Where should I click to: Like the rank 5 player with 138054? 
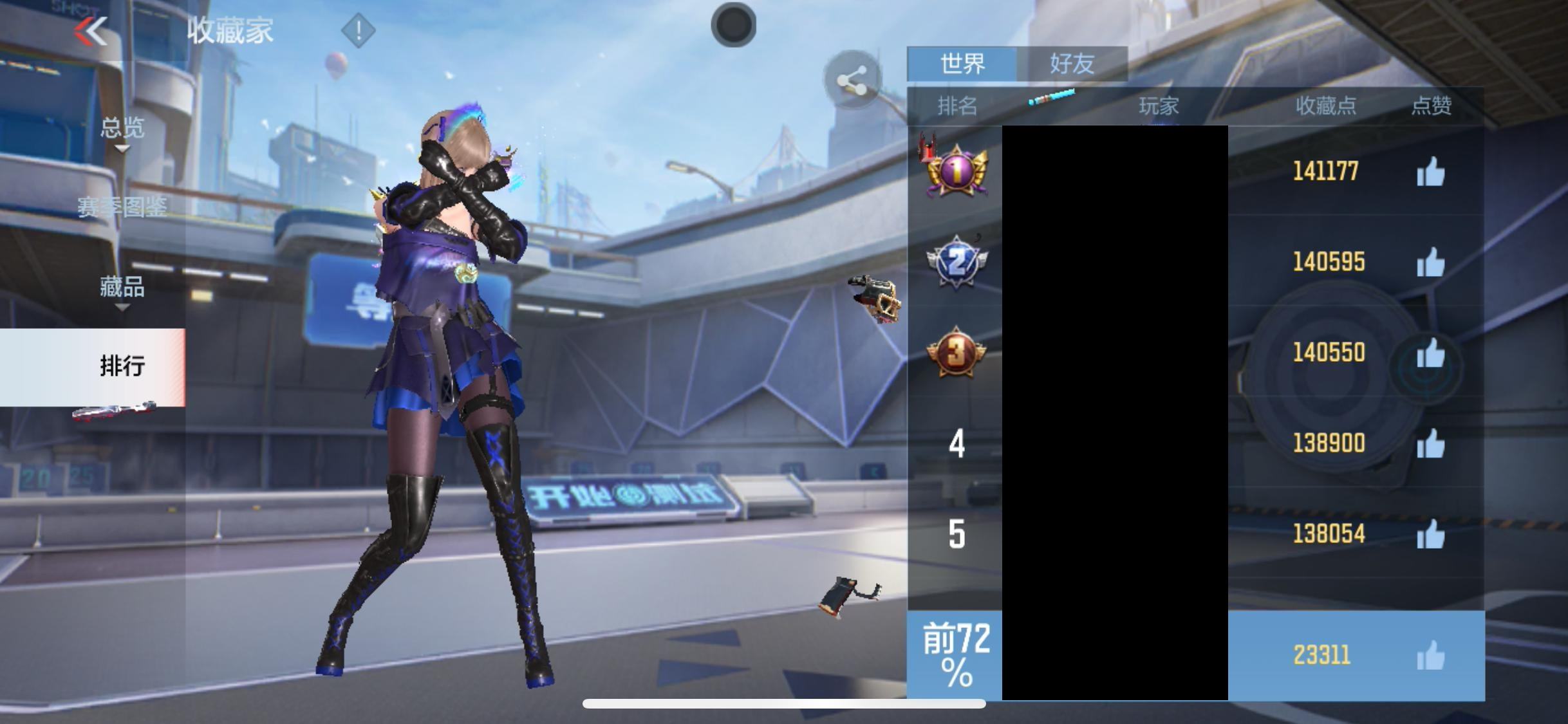(1430, 534)
